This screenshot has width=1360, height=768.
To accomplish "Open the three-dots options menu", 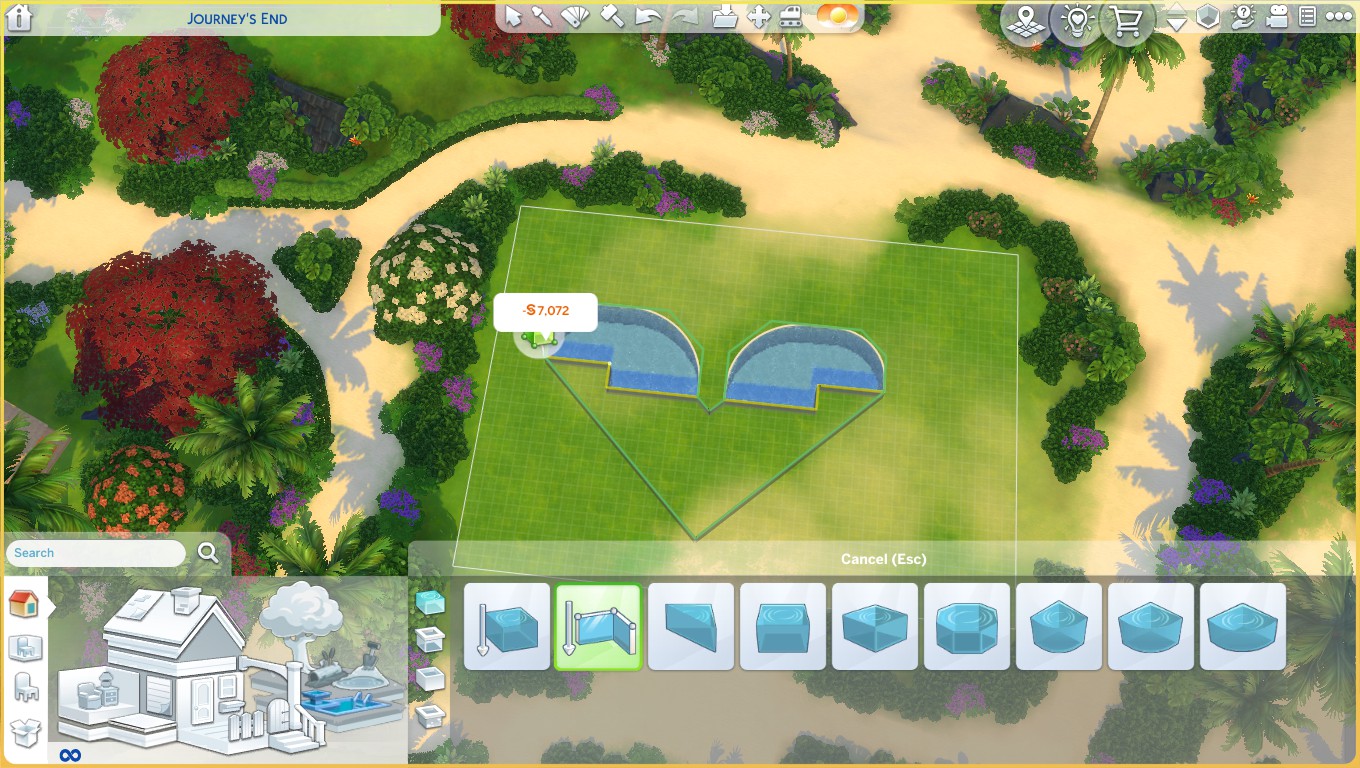I will click(x=1338, y=17).
